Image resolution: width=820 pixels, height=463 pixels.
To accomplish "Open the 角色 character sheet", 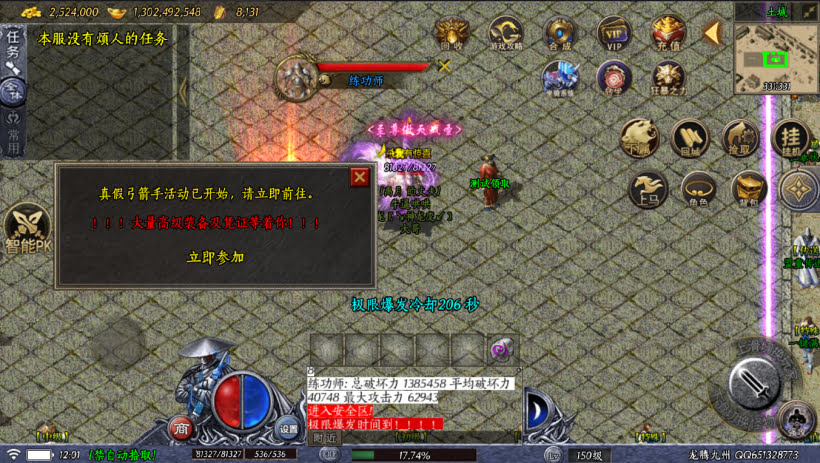I will coord(698,189).
